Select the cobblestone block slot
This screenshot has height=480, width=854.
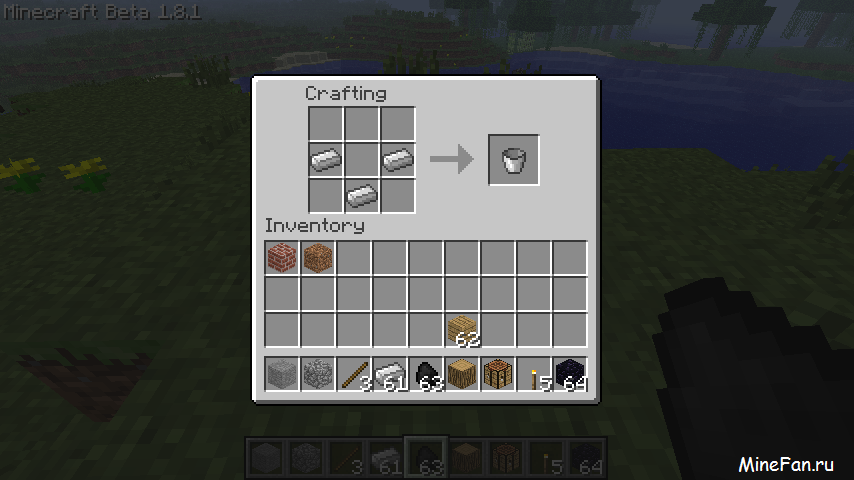[318, 375]
